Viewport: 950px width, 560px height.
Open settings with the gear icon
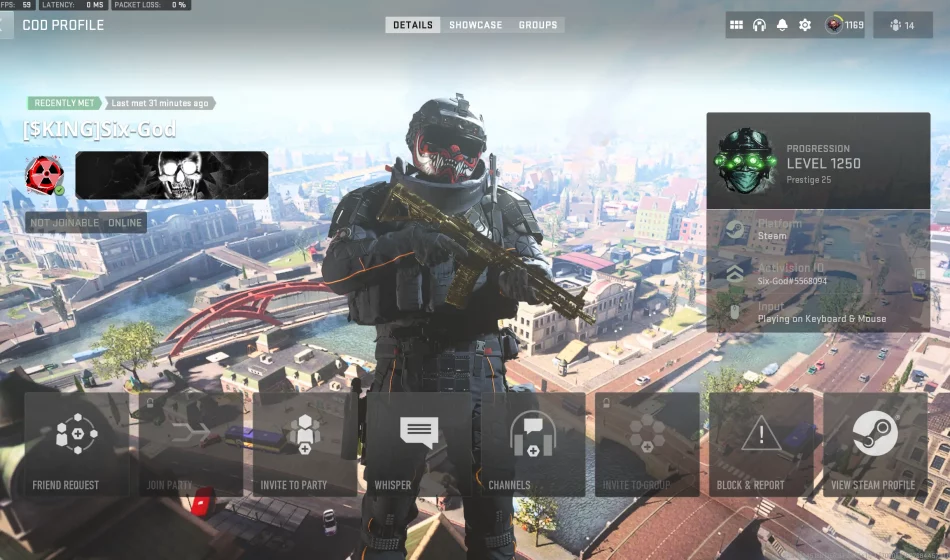click(x=805, y=25)
